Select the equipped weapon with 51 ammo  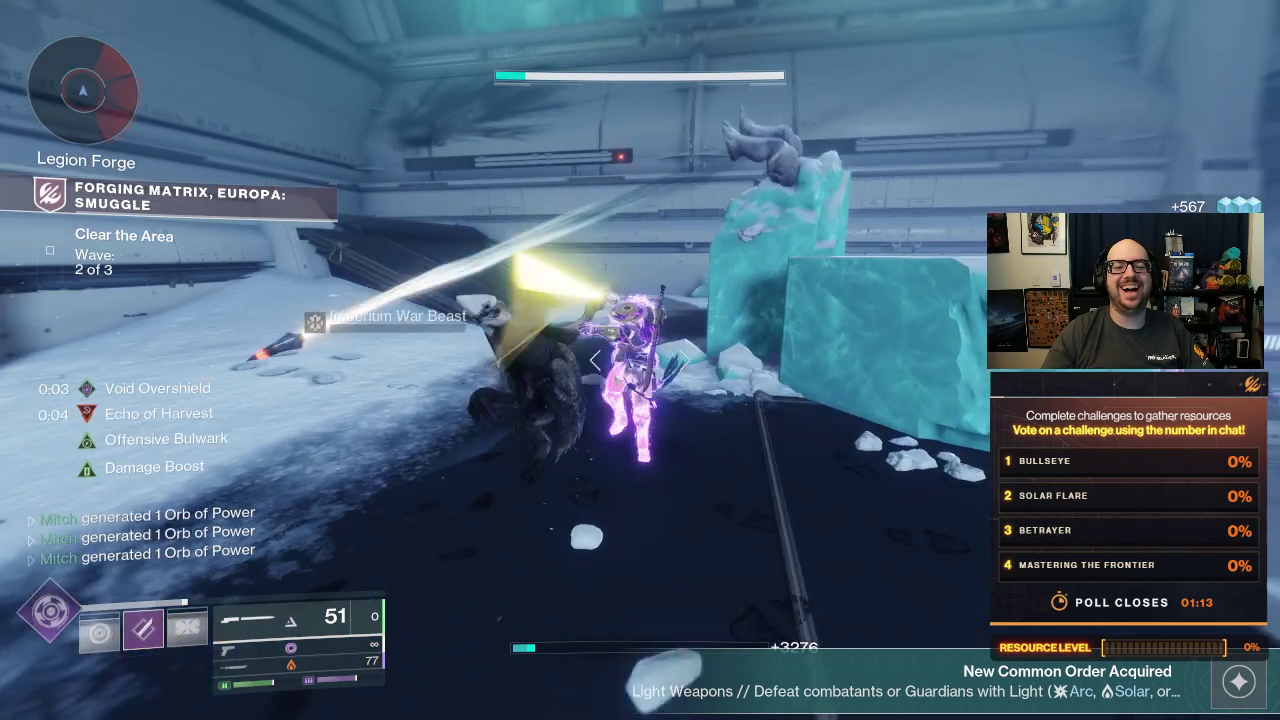(x=297, y=617)
